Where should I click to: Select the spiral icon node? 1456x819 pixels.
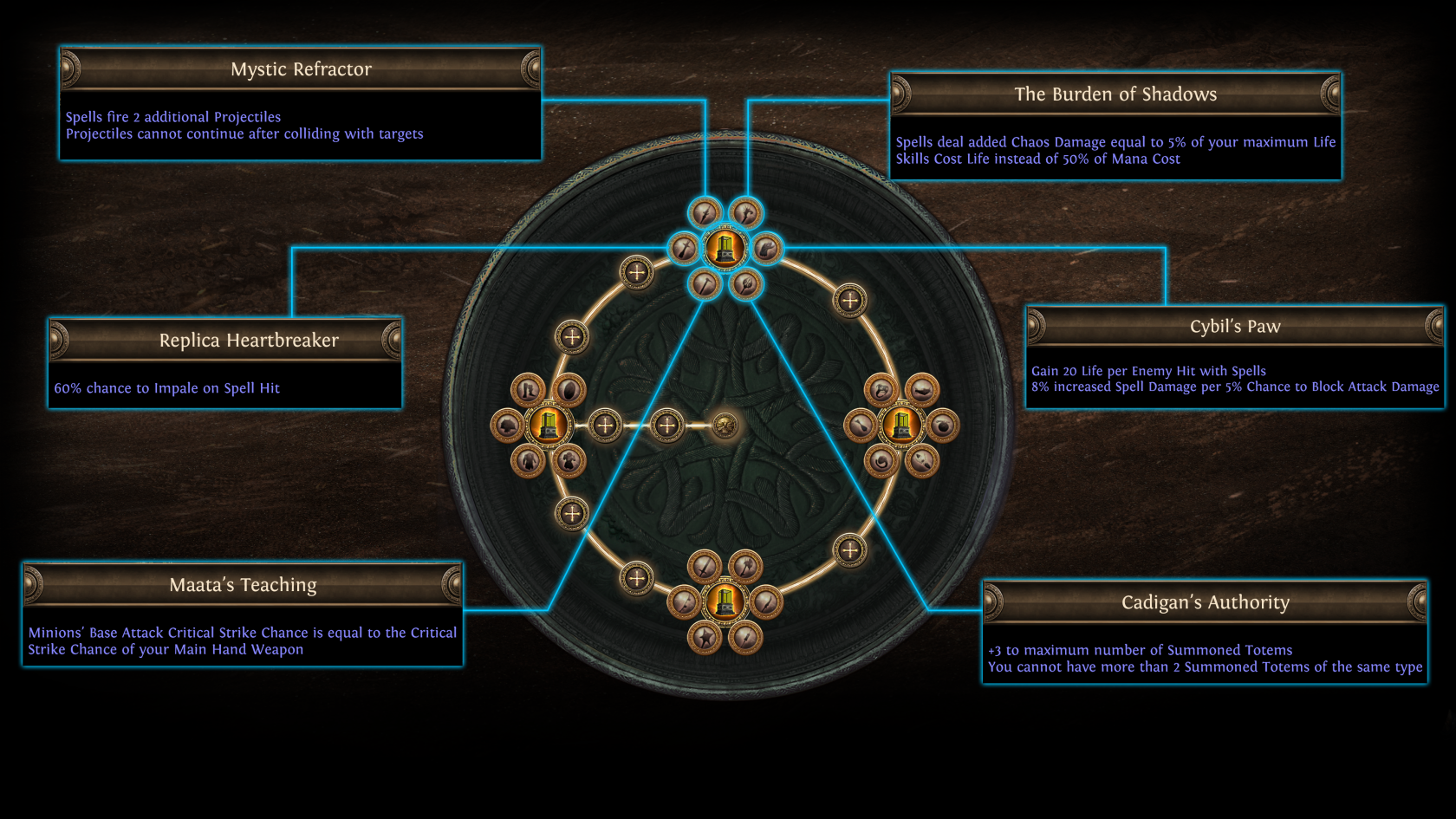[x=881, y=461]
